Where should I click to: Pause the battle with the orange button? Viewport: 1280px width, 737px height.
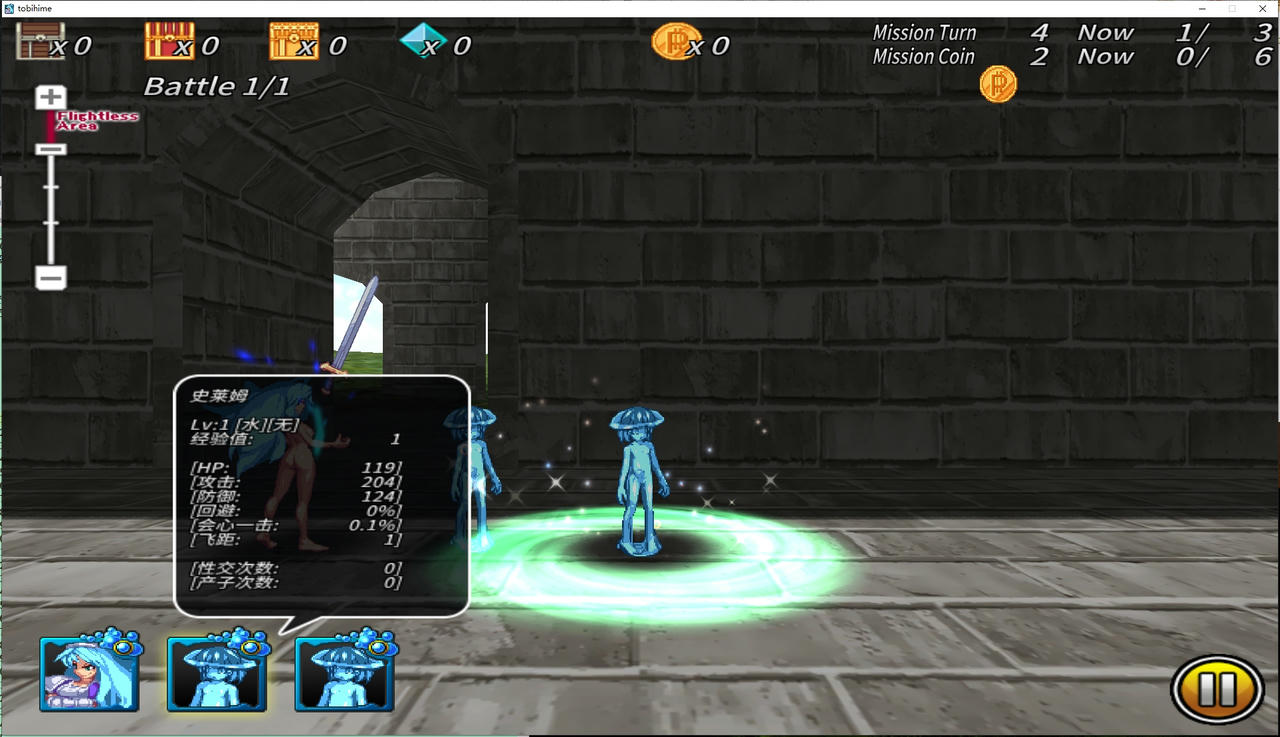pyautogui.click(x=1216, y=688)
